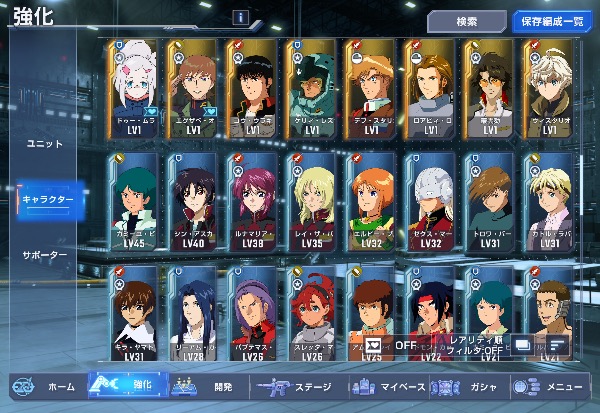
Task: Switch to the サポーター tab
Action: 44,255
